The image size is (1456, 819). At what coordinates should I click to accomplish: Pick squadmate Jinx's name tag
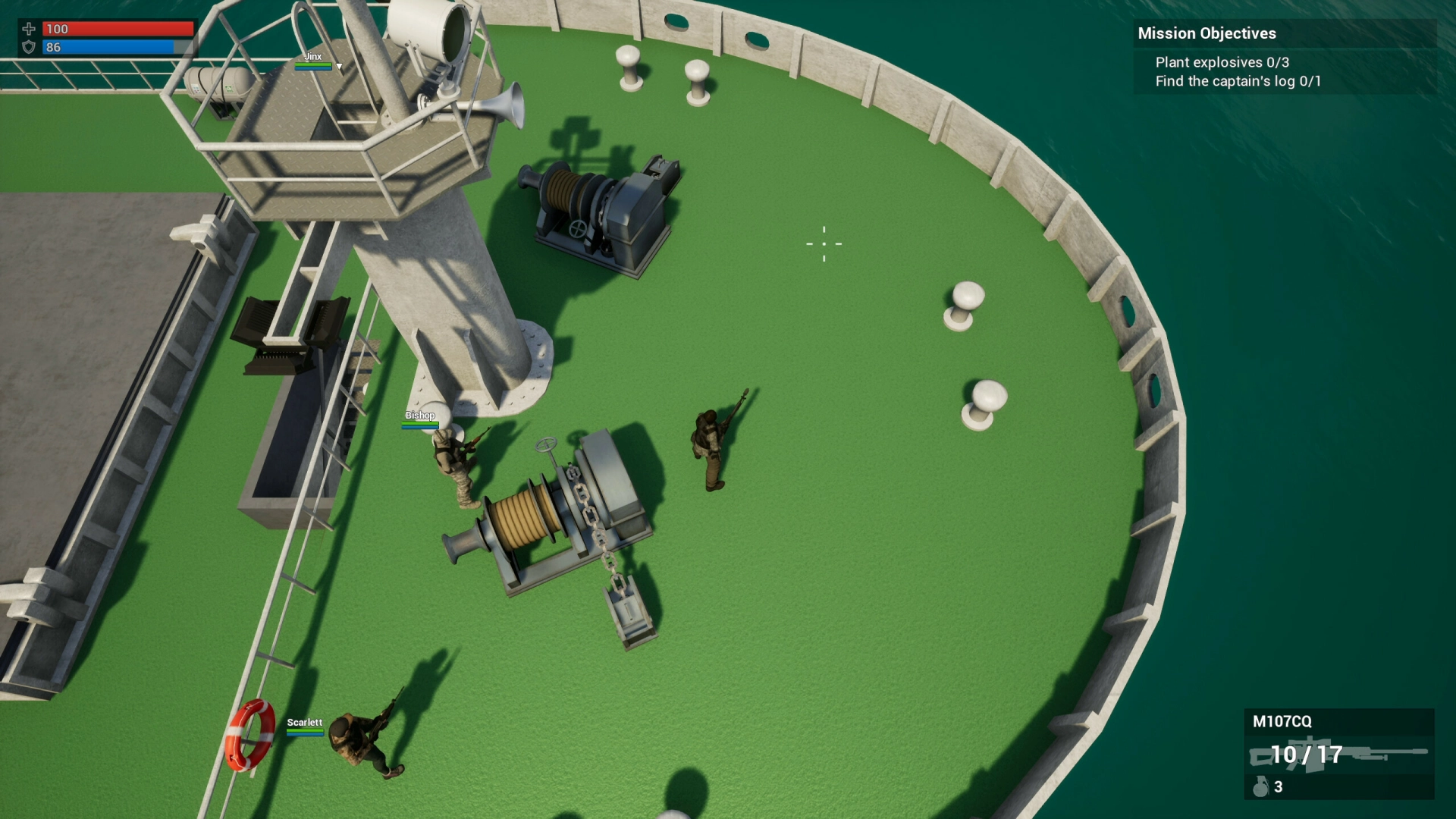(x=313, y=57)
